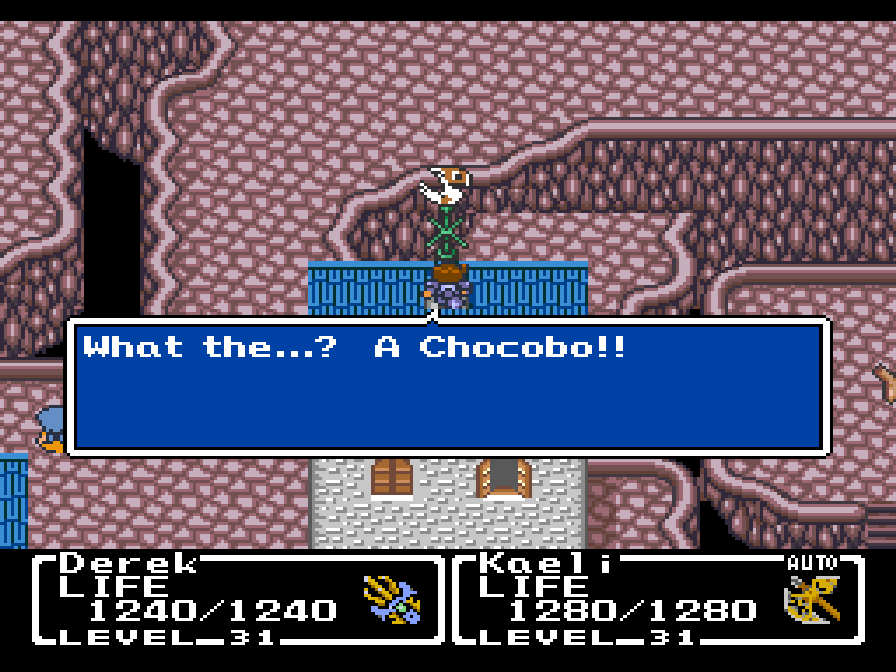Toggle Kaeli's AUTO battle indicator
The height and width of the screenshot is (672, 896).
point(811,563)
